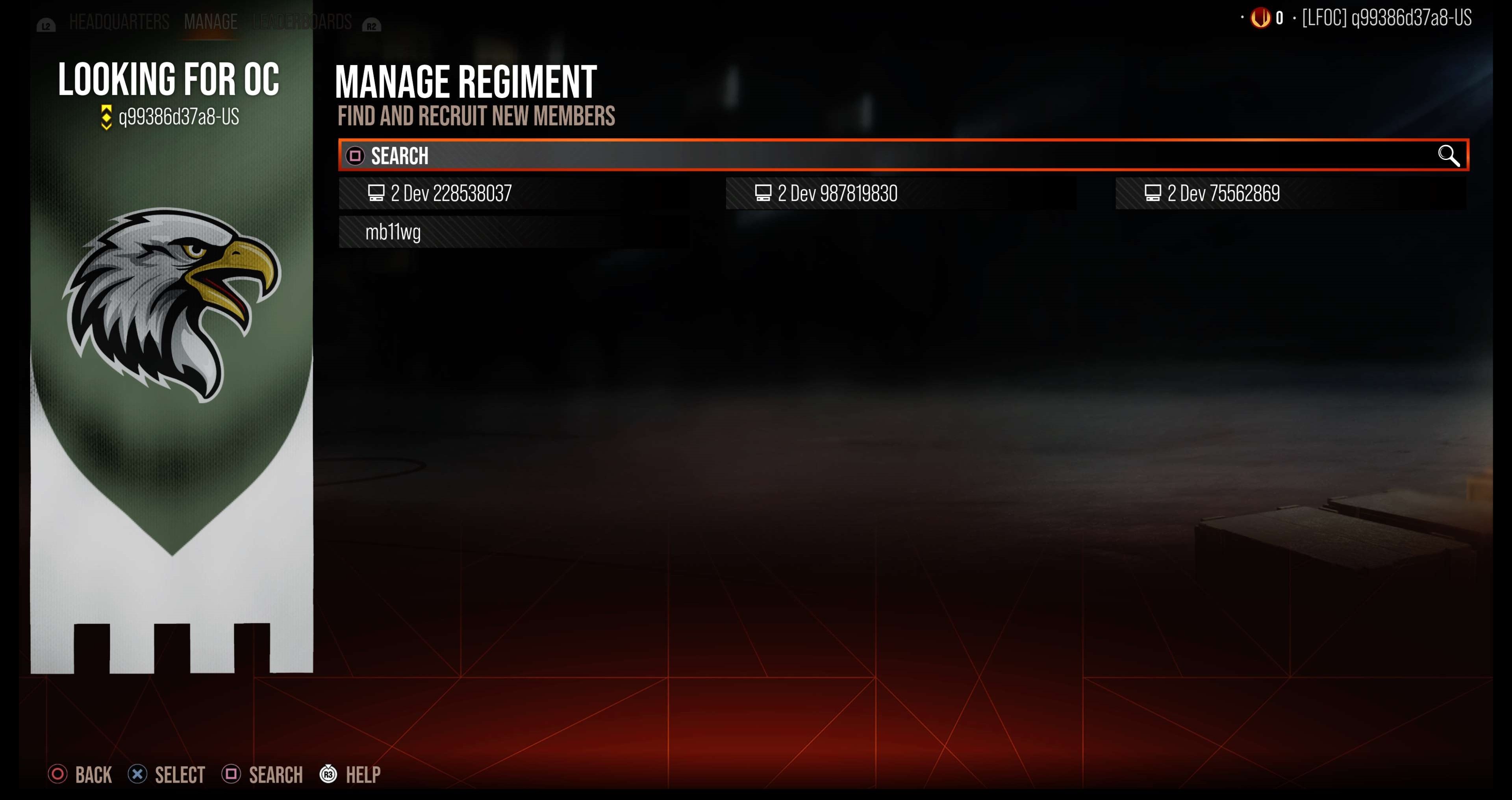
Task: Choose player 2 Dev 987819830
Action: coord(901,193)
